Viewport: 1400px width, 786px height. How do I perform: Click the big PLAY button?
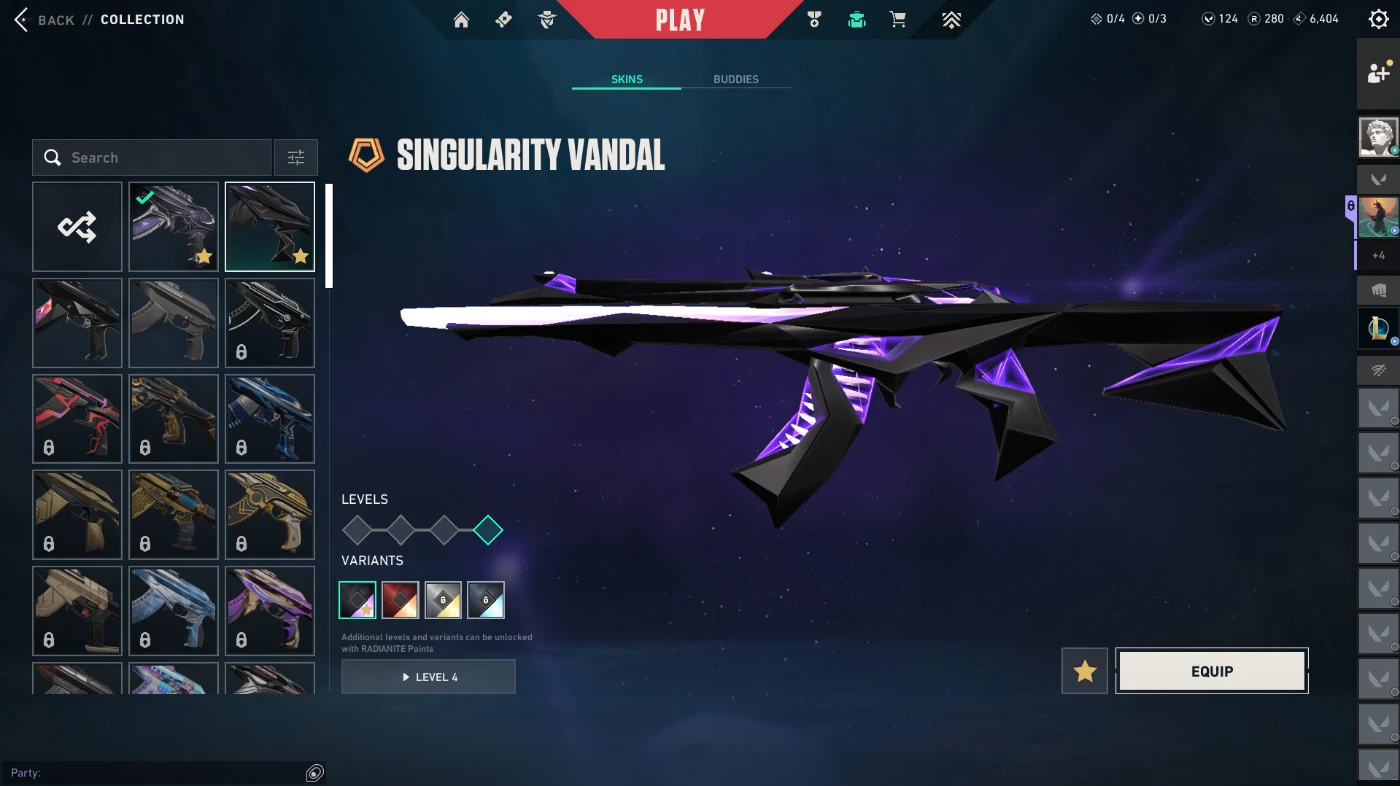coord(680,20)
